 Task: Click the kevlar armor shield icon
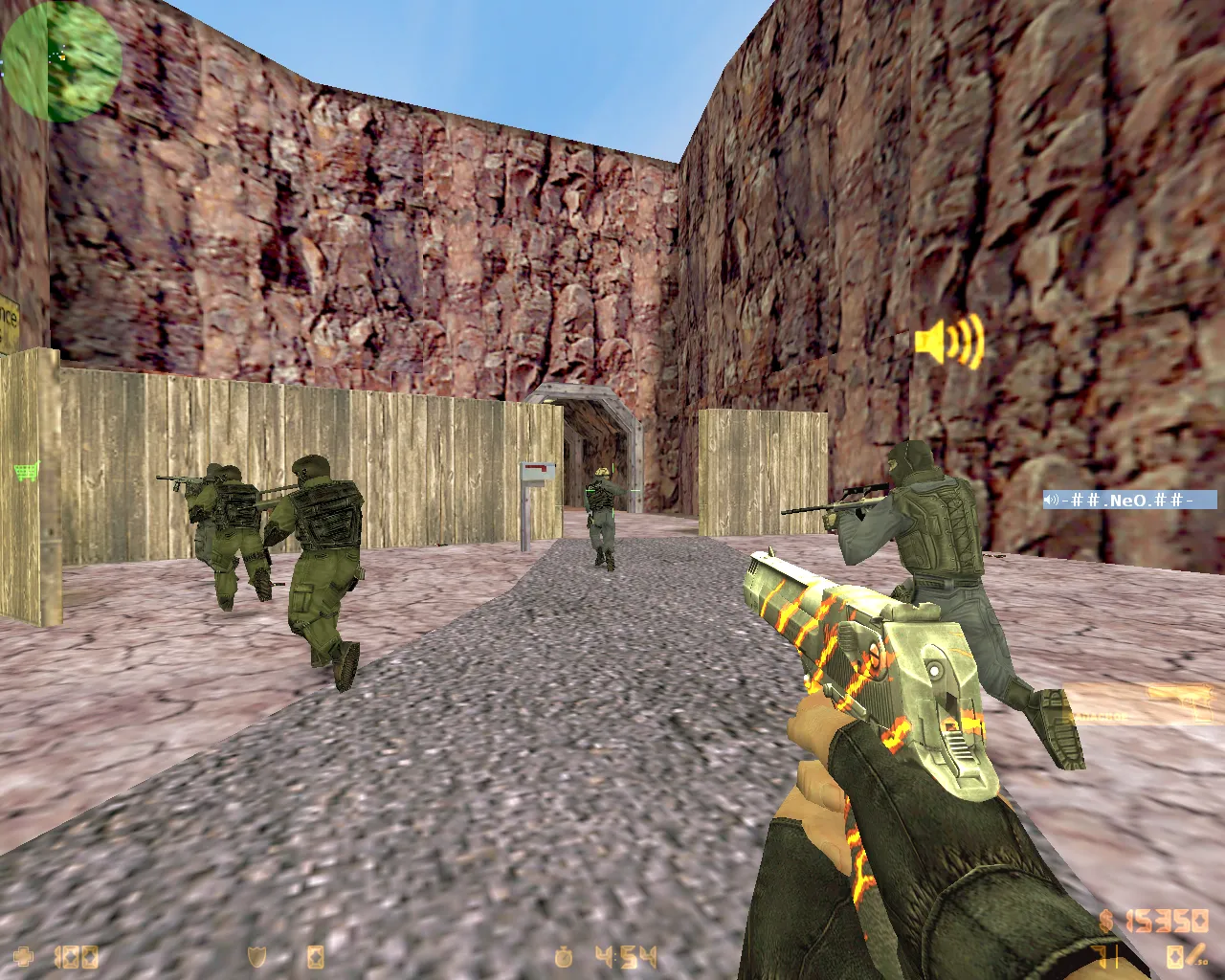[x=256, y=956]
